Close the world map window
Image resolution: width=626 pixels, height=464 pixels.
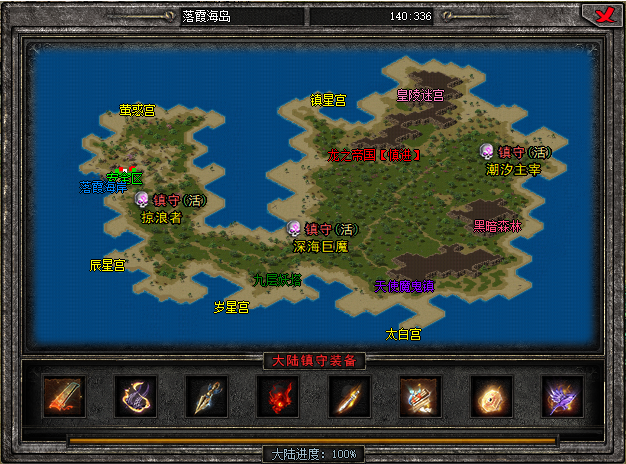[602, 15]
